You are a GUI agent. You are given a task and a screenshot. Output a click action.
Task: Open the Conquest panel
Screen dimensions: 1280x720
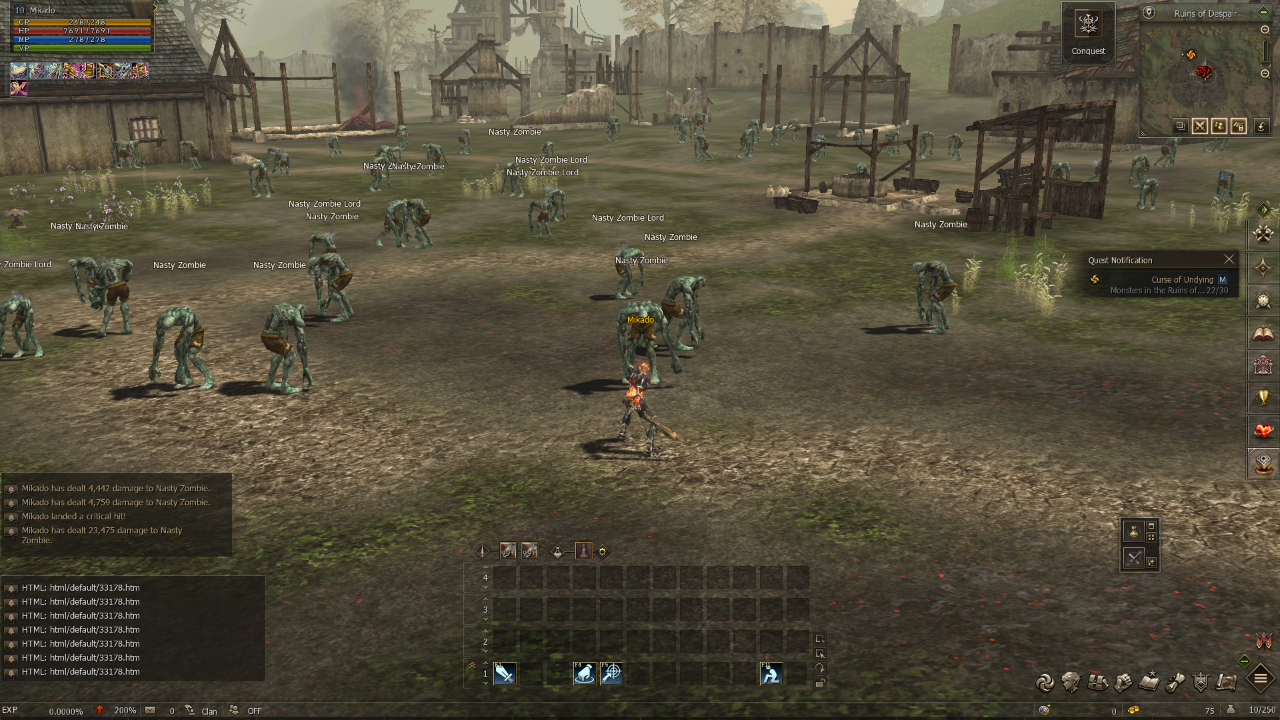pyautogui.click(x=1088, y=31)
